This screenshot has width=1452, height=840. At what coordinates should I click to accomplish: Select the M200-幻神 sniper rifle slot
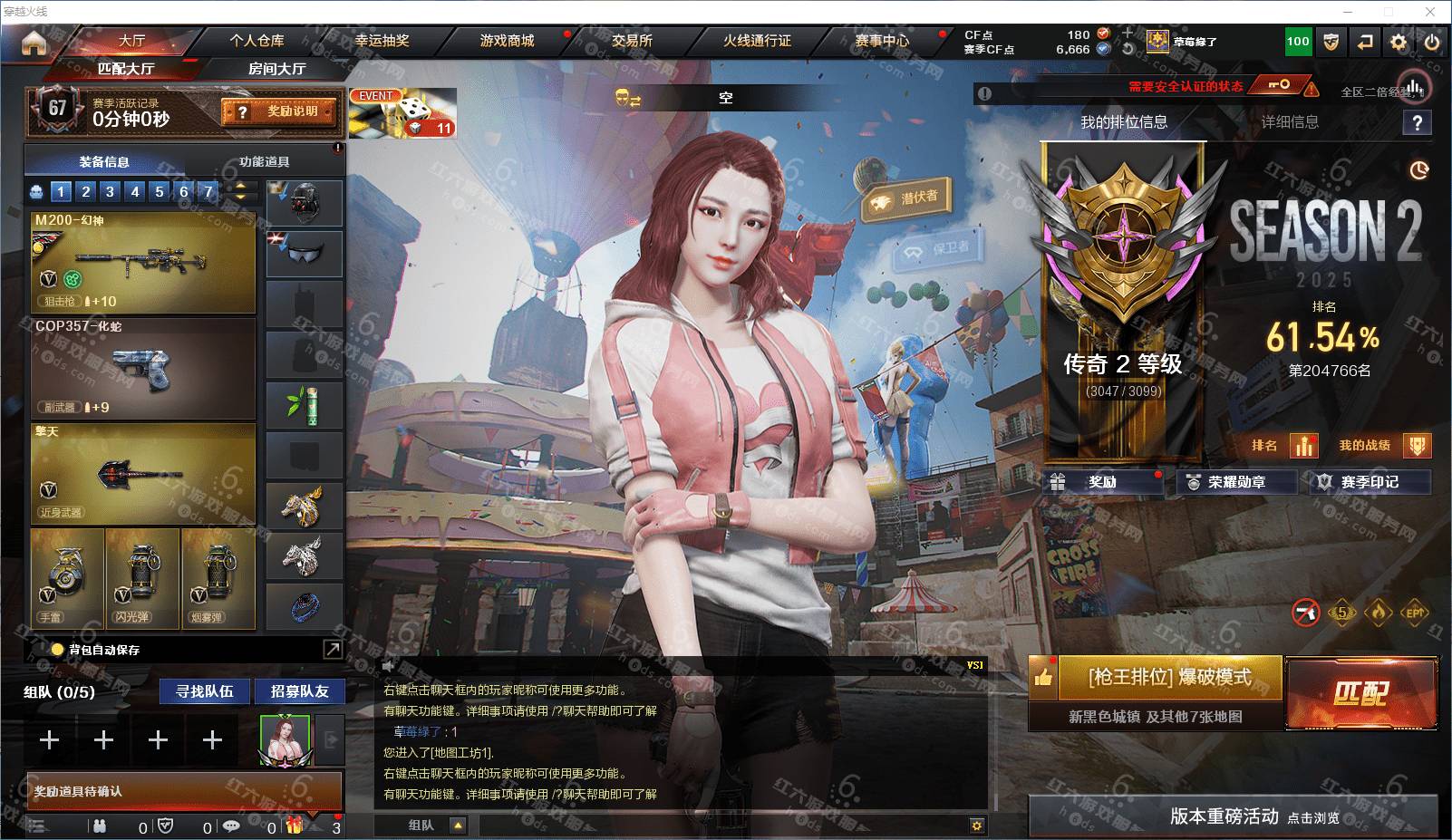click(143, 262)
